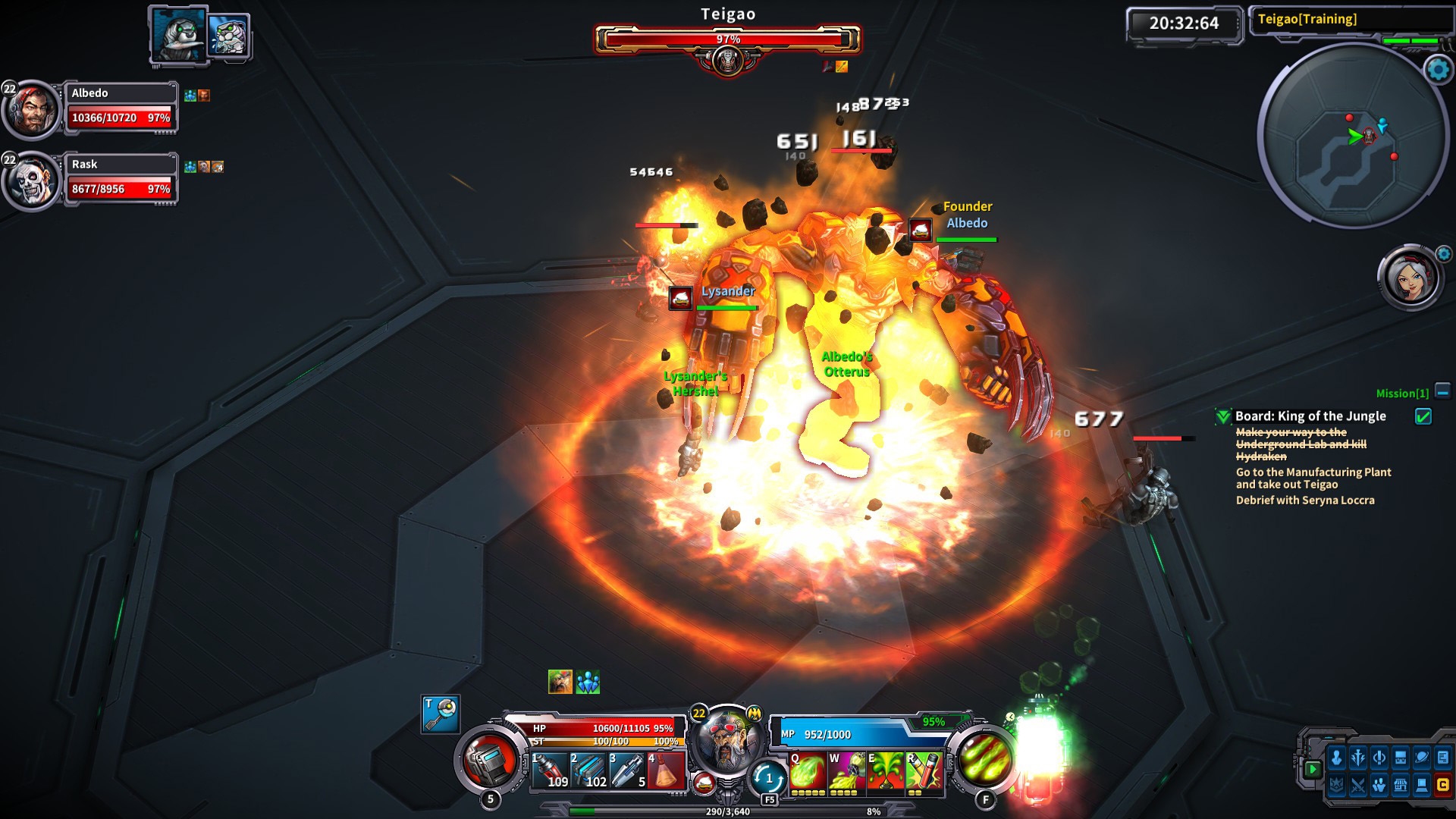Activate the Q green fireball ability
Viewport: 1456px width, 819px height.
click(807, 773)
